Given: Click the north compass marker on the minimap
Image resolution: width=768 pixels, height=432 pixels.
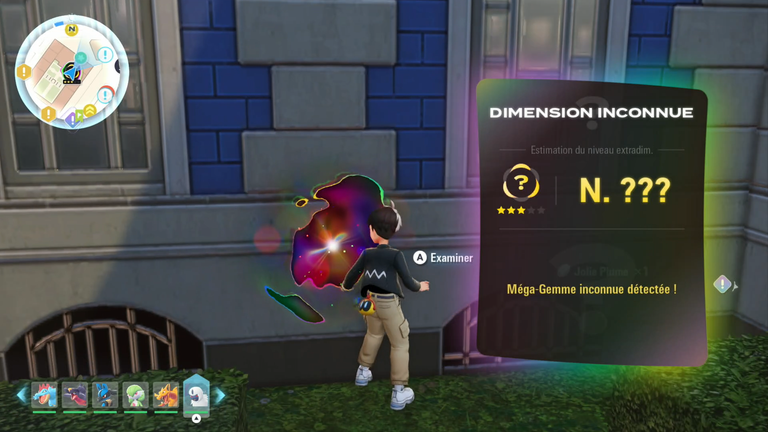Looking at the screenshot, I should [x=72, y=29].
